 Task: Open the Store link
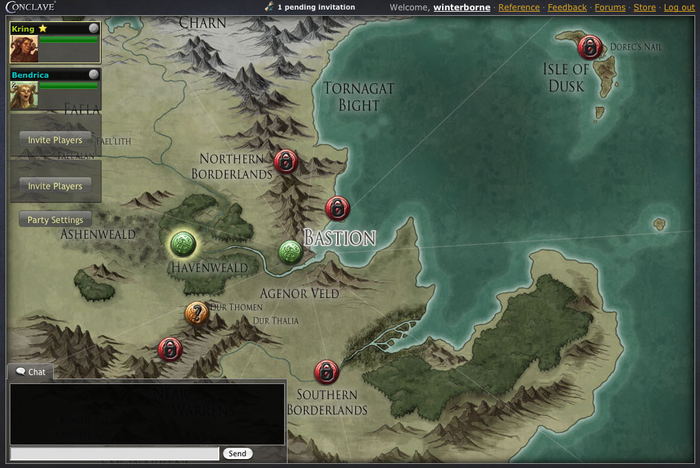point(644,7)
